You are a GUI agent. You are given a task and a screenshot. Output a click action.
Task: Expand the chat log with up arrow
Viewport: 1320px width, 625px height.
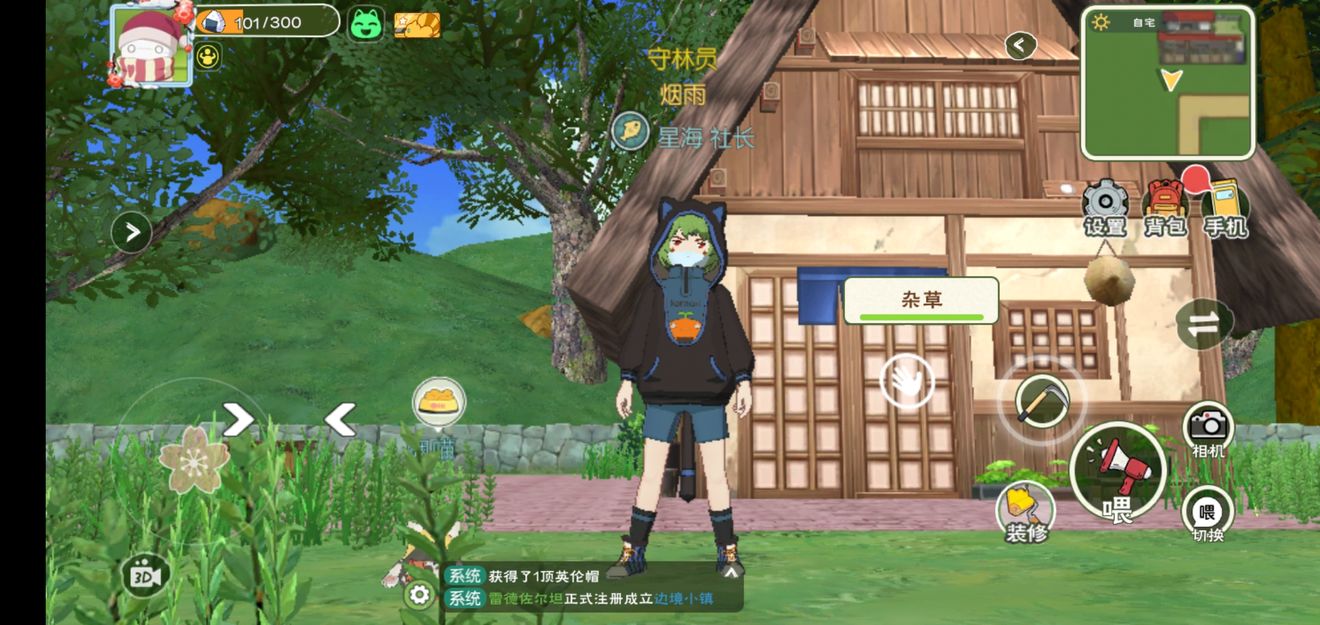coord(731,573)
